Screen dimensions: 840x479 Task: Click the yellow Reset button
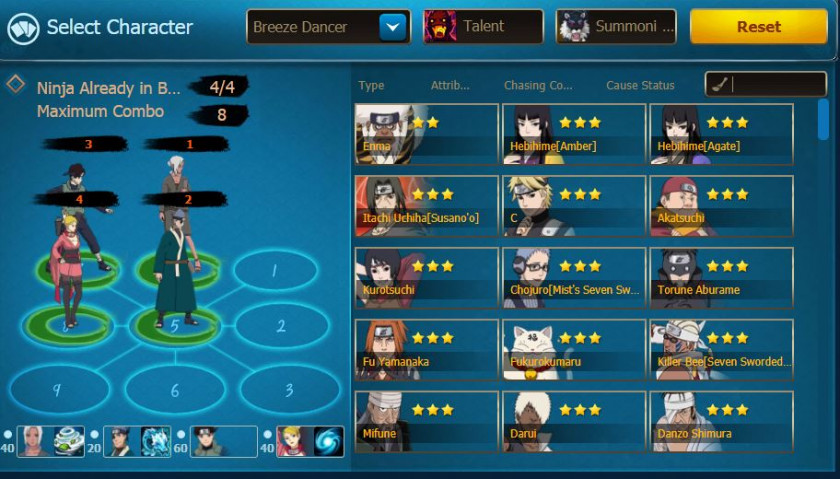(x=758, y=27)
